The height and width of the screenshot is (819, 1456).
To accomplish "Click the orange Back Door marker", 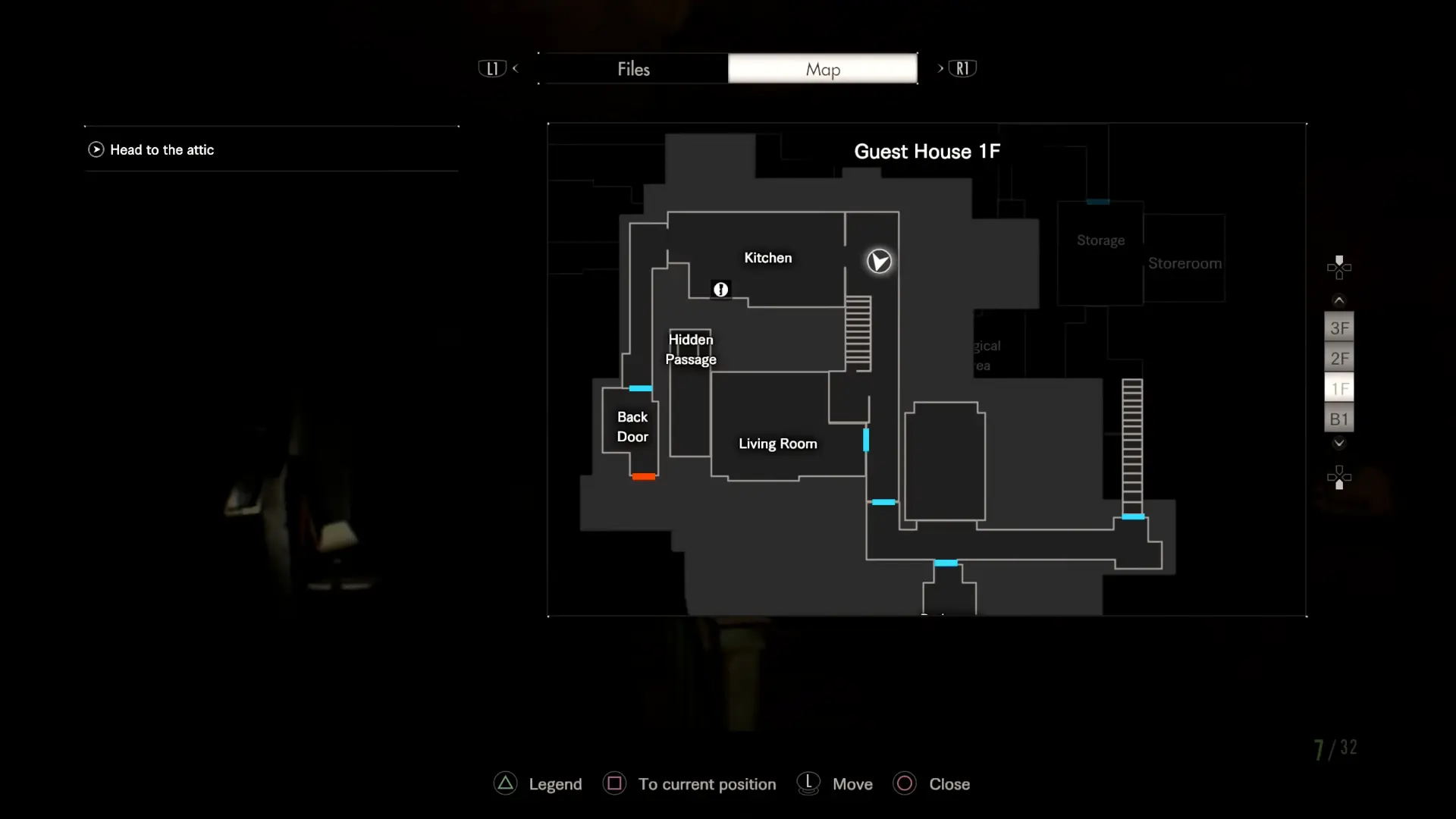I will (642, 476).
